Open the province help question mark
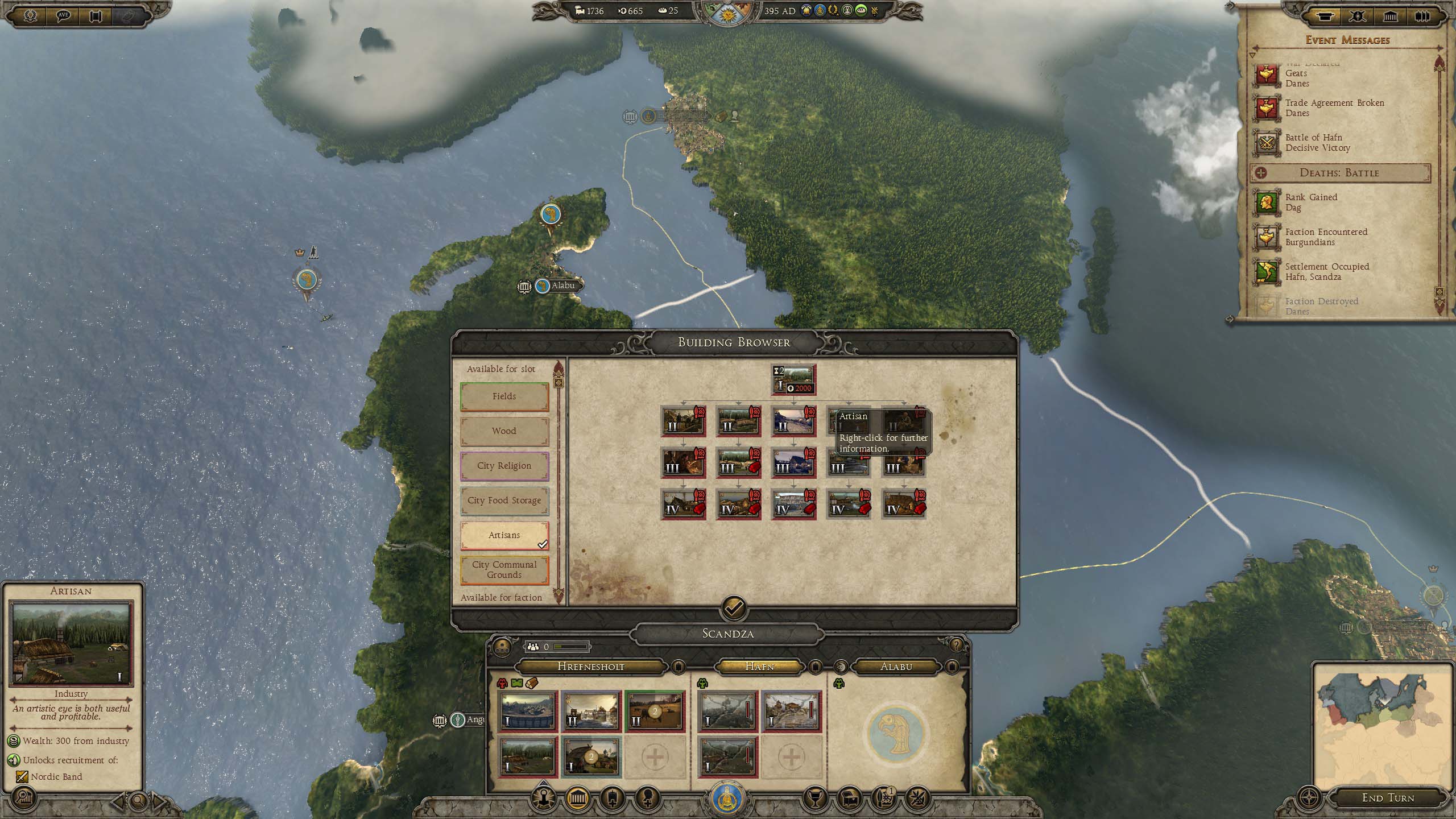This screenshot has height=819, width=1456. click(x=956, y=645)
